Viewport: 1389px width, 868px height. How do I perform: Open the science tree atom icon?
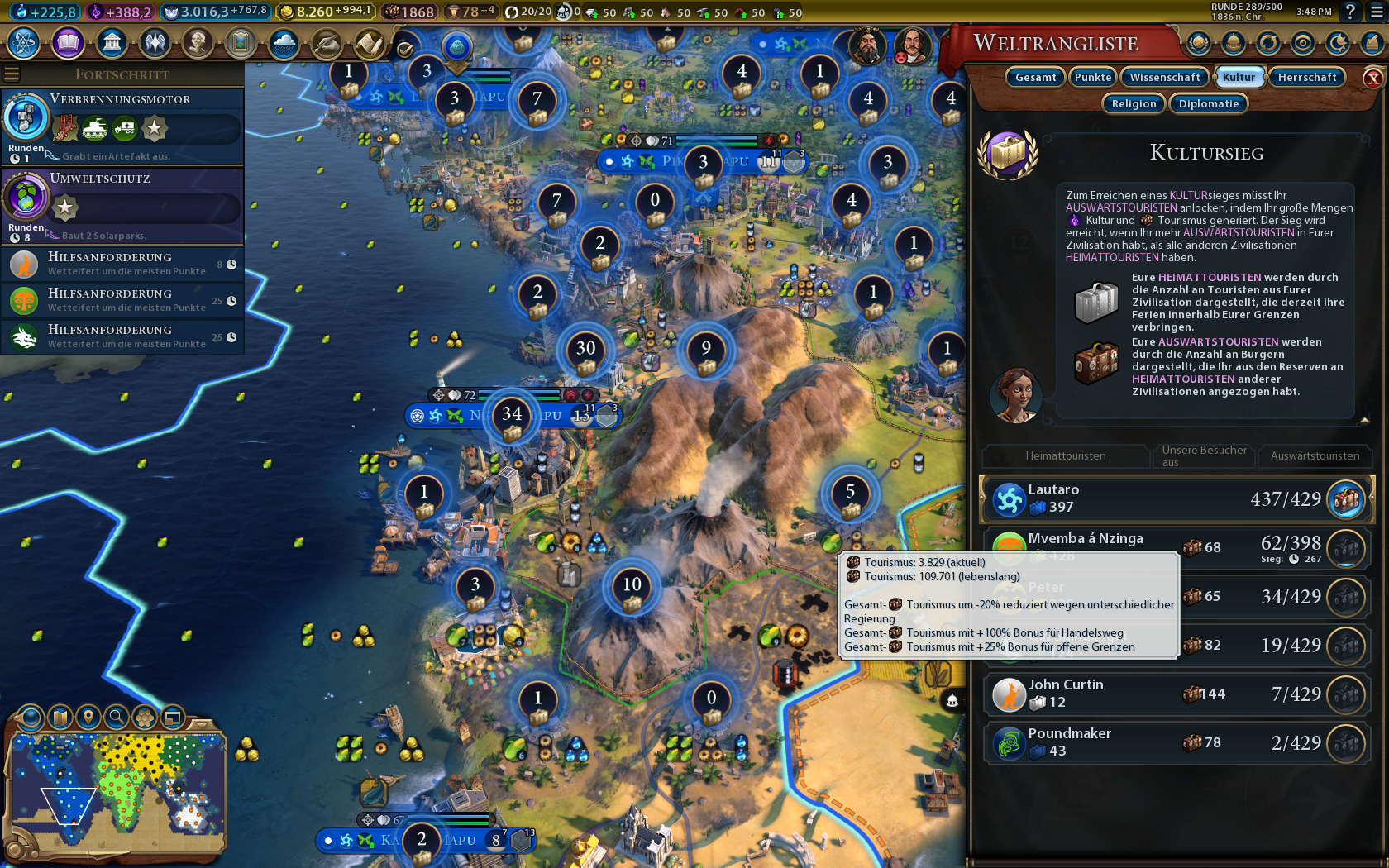click(x=24, y=42)
